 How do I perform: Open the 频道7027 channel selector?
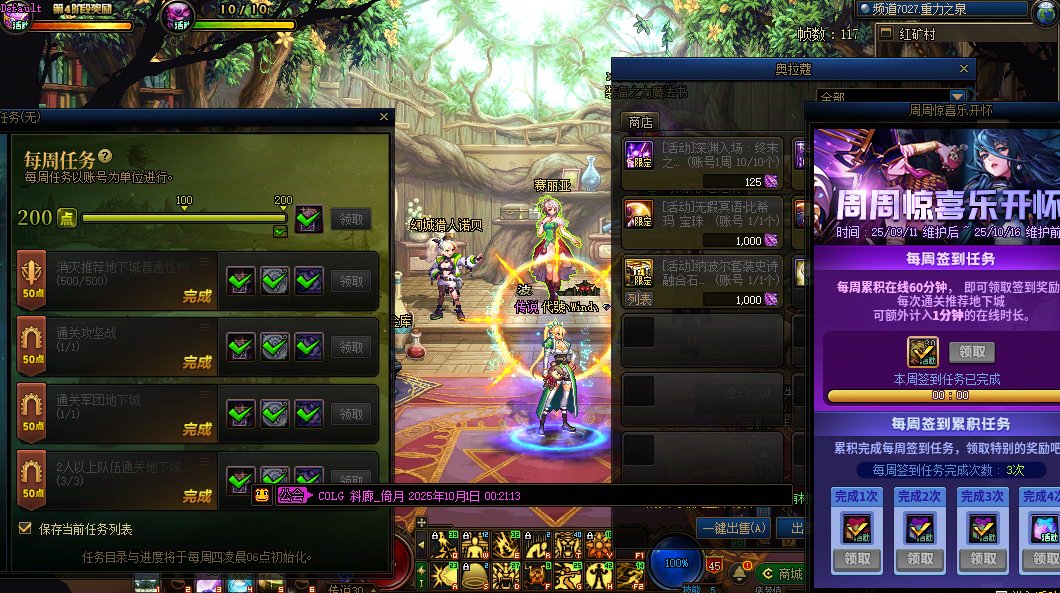940,10
